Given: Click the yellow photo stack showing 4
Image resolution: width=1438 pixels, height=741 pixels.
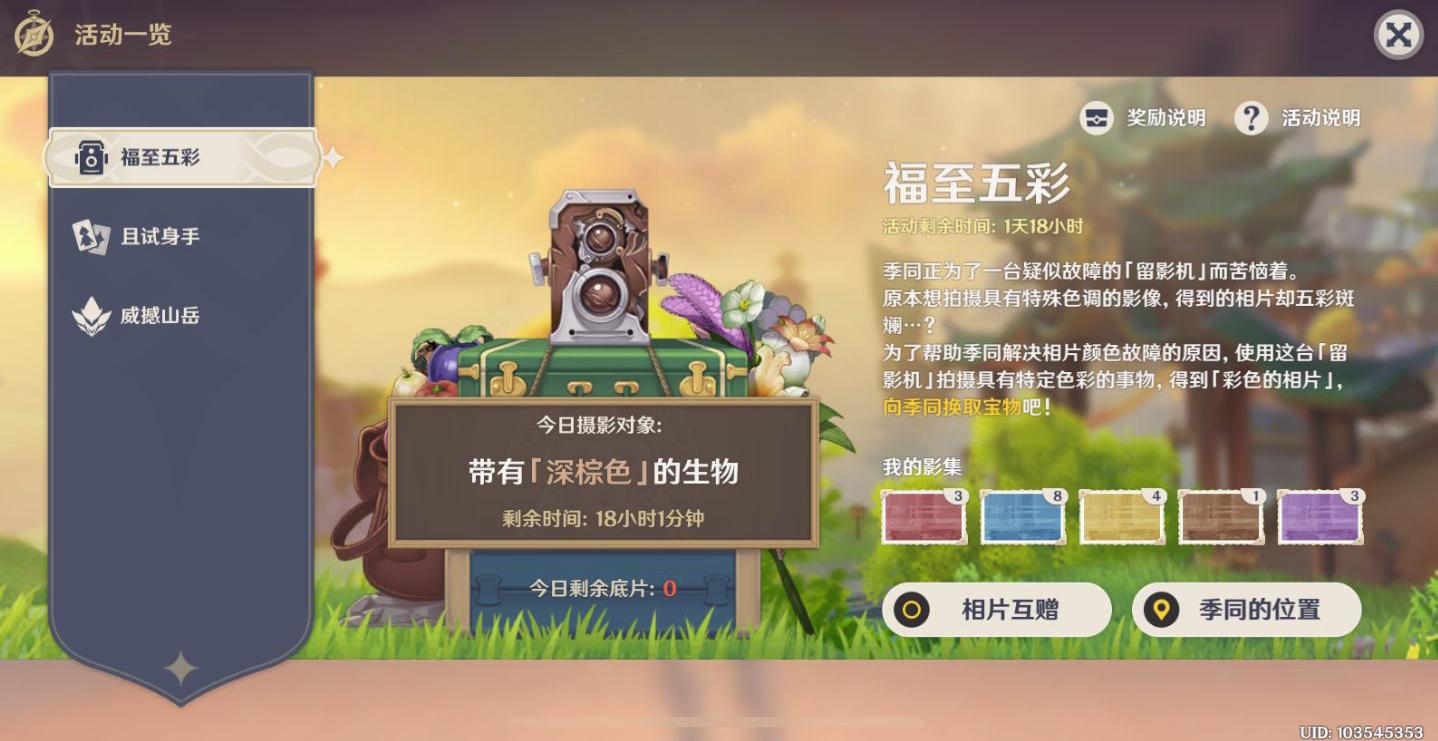Looking at the screenshot, I should click(1121, 516).
